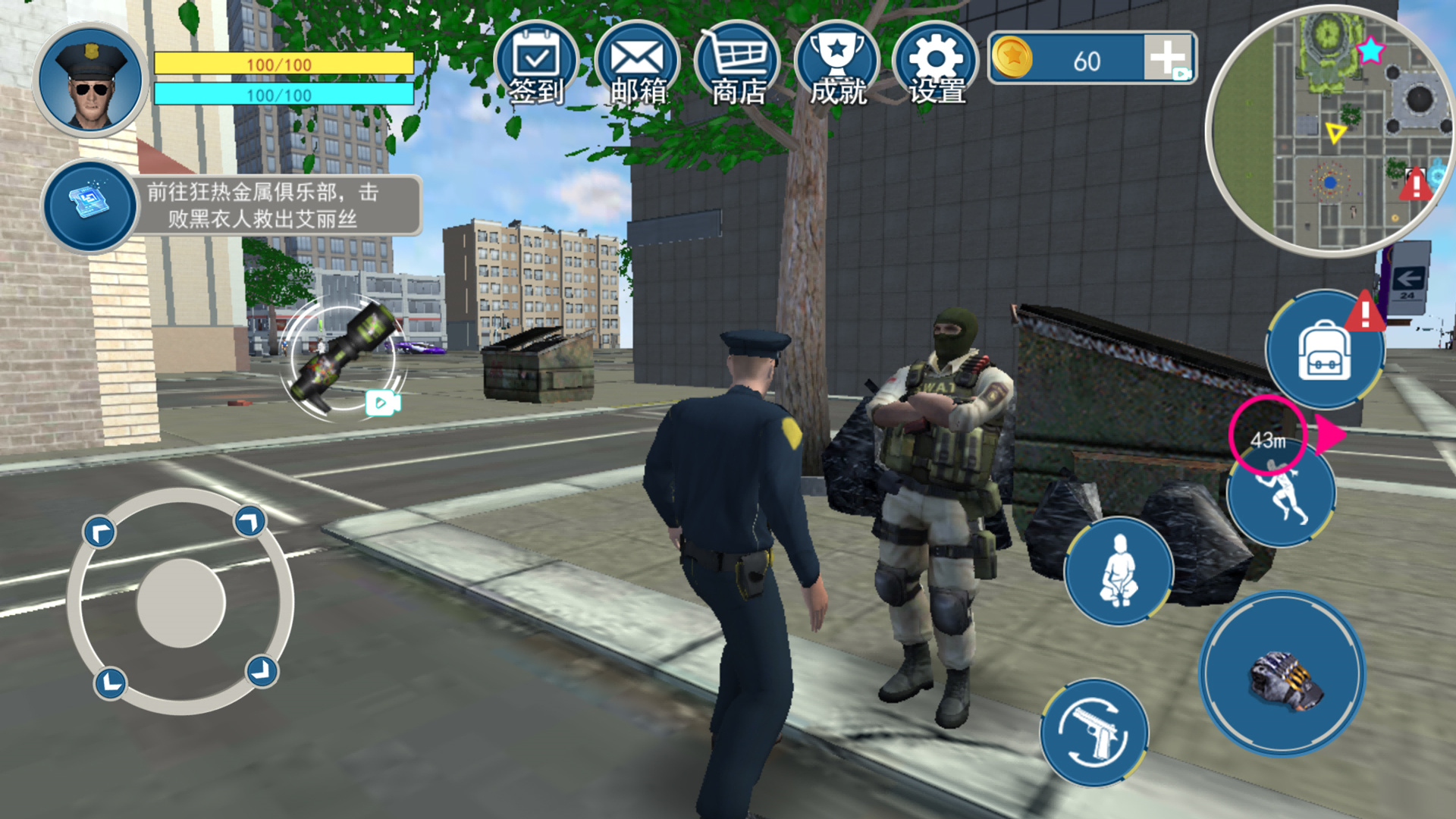The height and width of the screenshot is (819, 1456).
Task: Tap the virtual joystick center knob
Action: tap(181, 602)
